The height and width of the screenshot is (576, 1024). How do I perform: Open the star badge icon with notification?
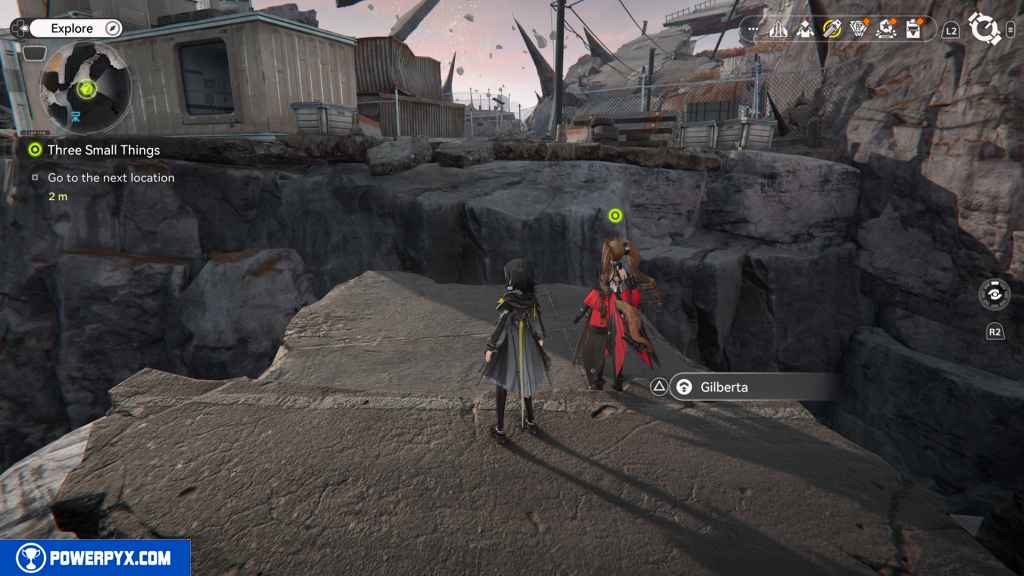click(x=886, y=29)
